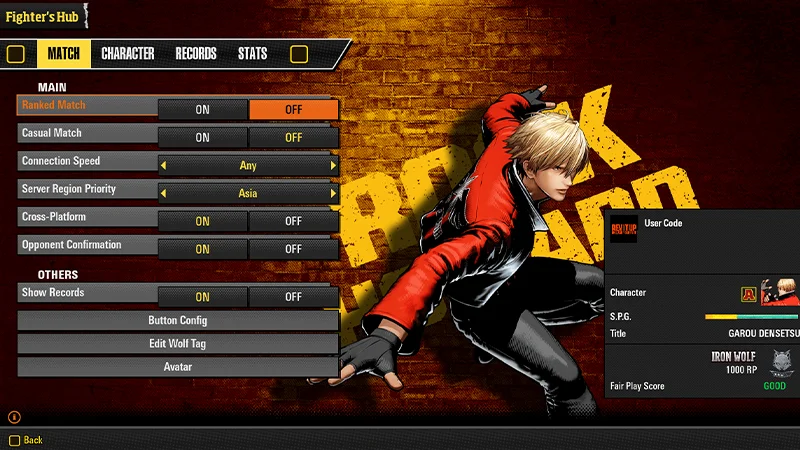Viewport: 800px width, 450px height.
Task: Click the Connection Speed left arrow
Action: (x=164, y=166)
